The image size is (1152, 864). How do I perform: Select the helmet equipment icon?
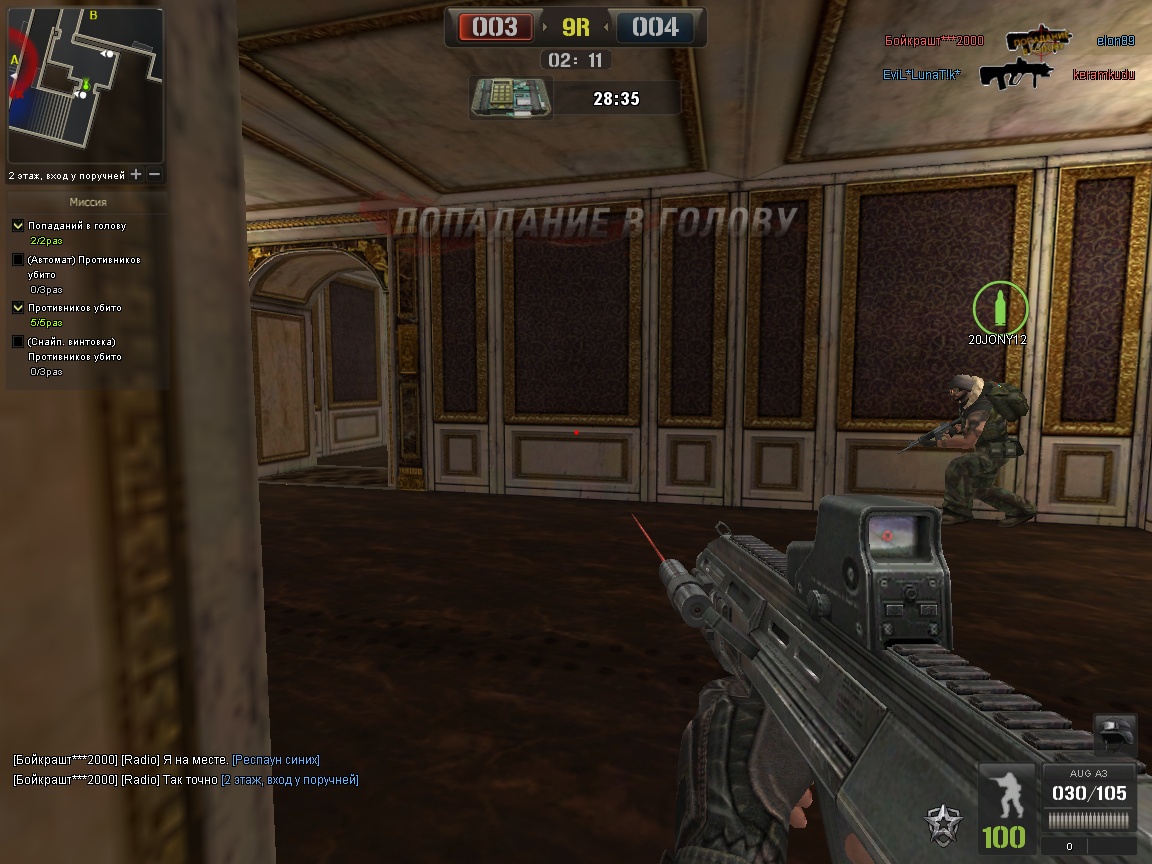[x=1114, y=735]
